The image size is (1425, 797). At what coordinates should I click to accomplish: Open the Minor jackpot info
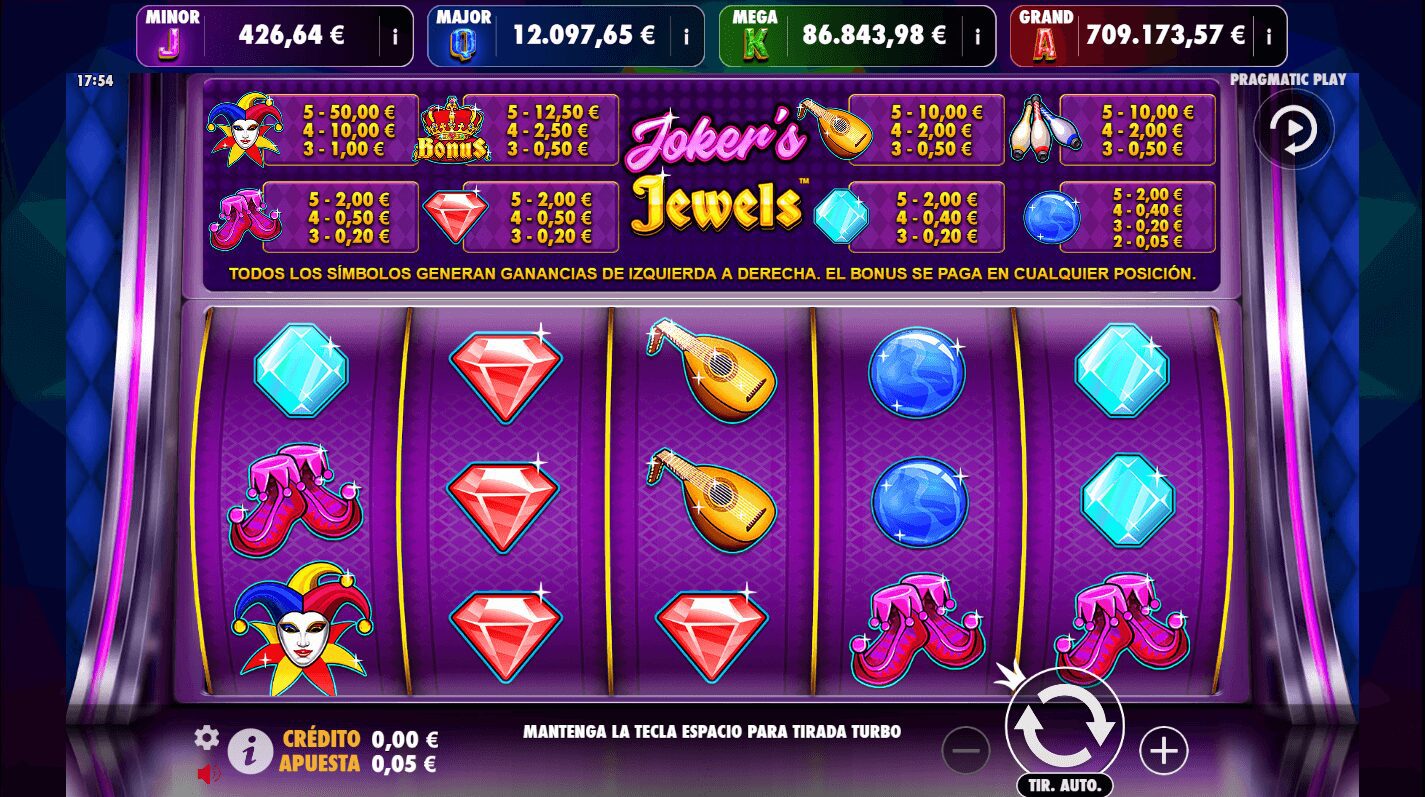coord(394,34)
